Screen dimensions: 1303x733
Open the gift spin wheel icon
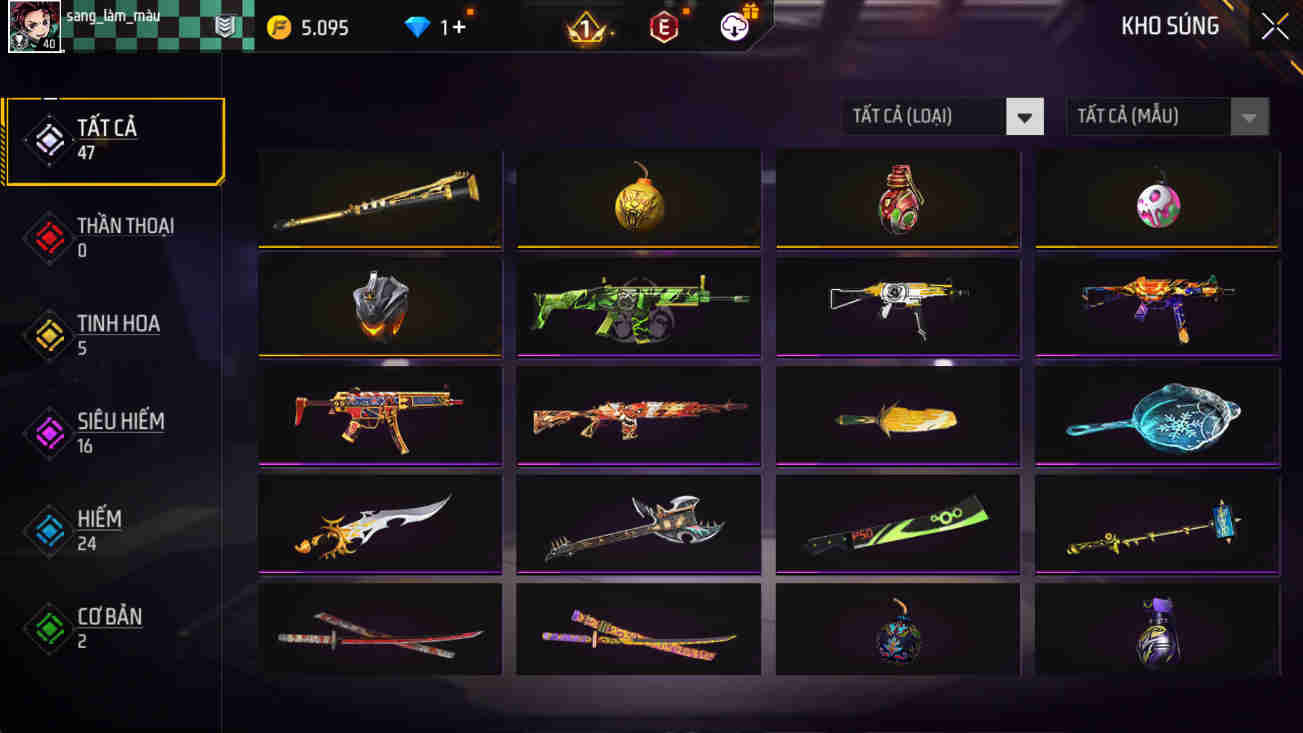pyautogui.click(x=736, y=26)
